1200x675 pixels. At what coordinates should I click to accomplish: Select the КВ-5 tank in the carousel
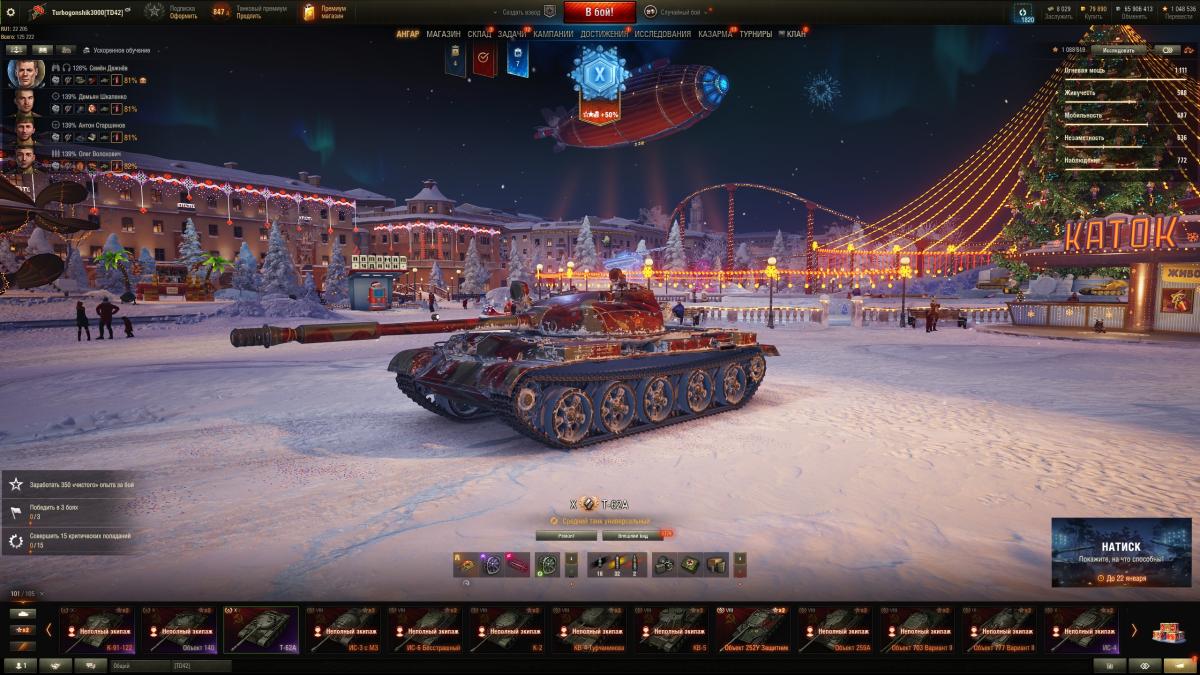pos(671,630)
